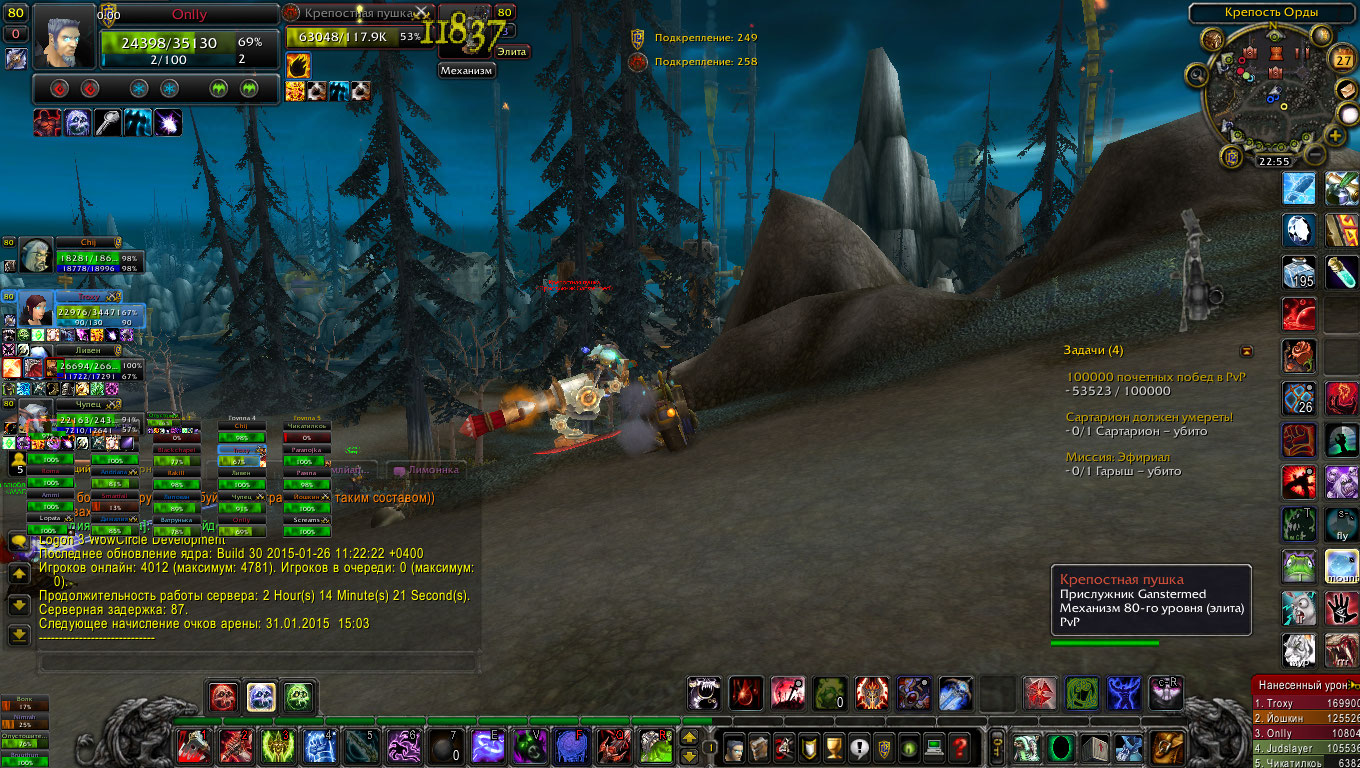
Task: Use the item slot with count 195
Action: click(1299, 273)
